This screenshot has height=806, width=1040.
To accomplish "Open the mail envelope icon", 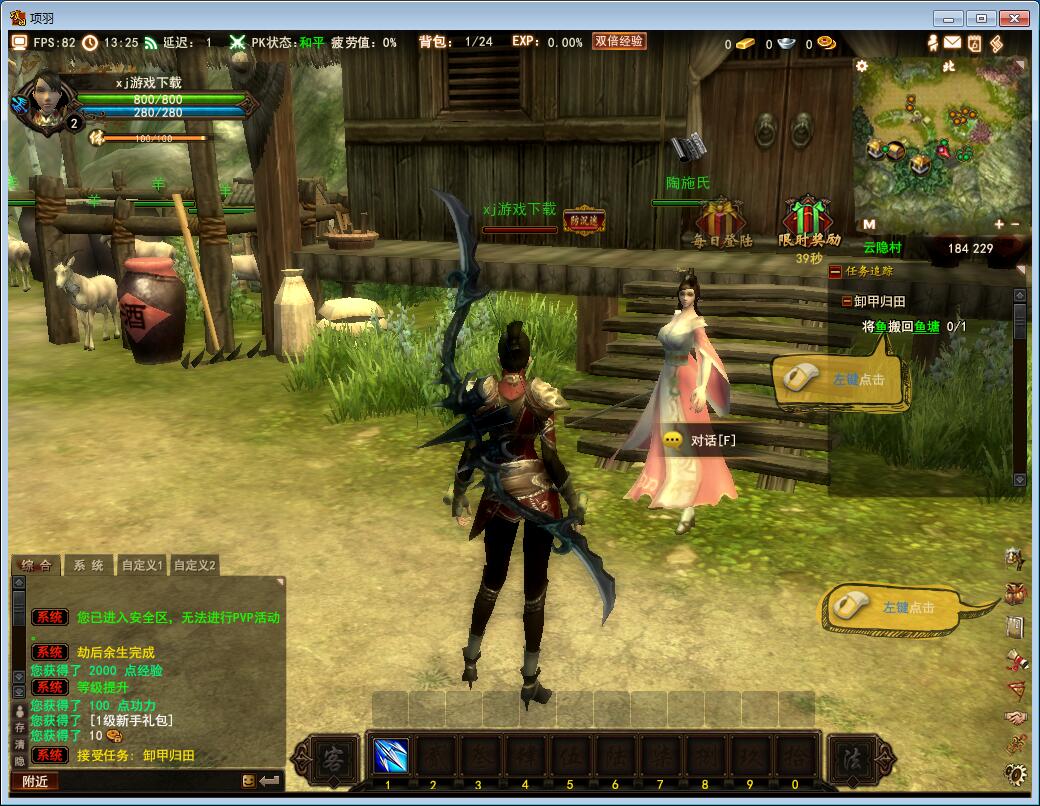I will [x=952, y=43].
